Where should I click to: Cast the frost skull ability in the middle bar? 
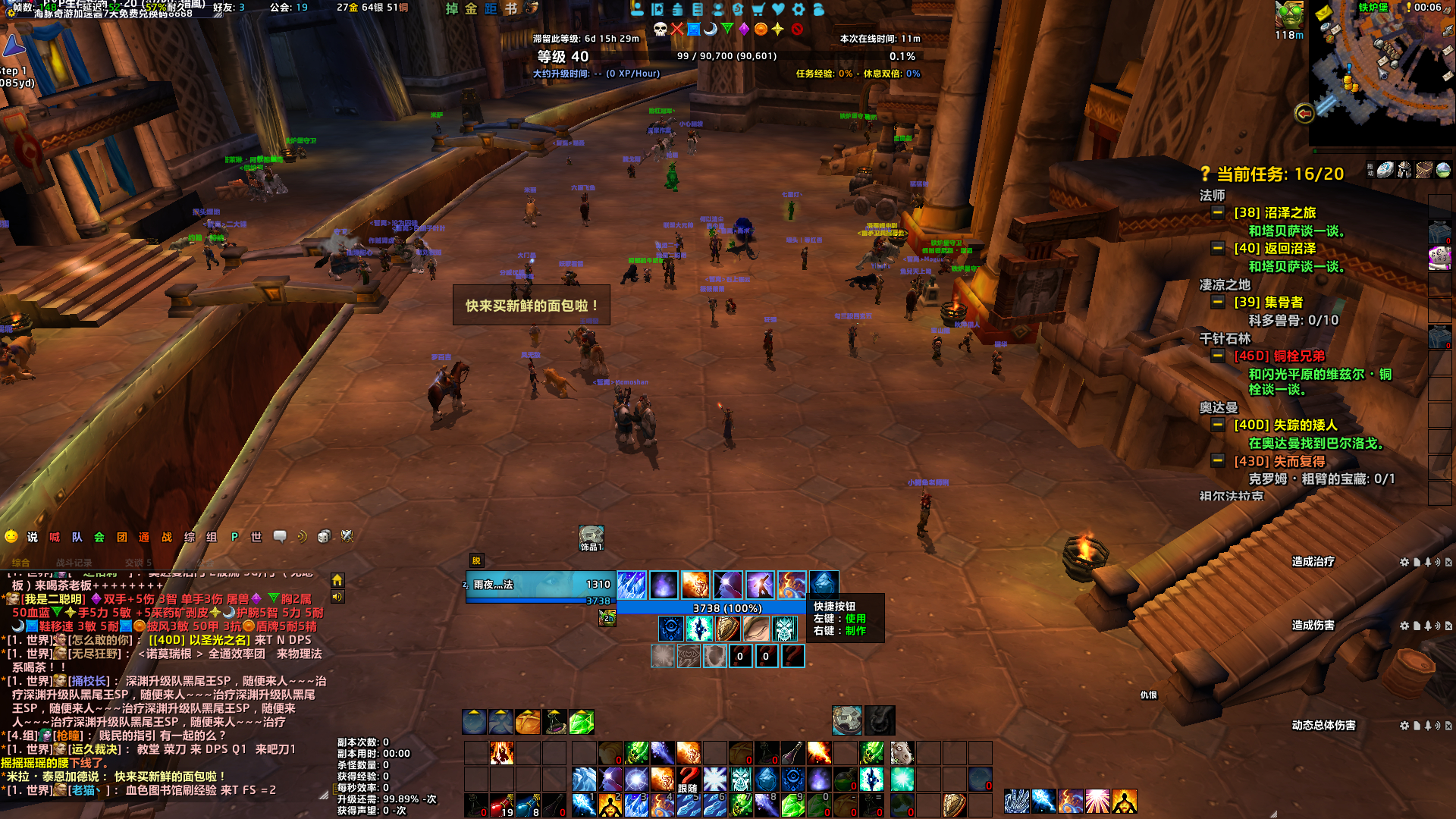[740, 780]
